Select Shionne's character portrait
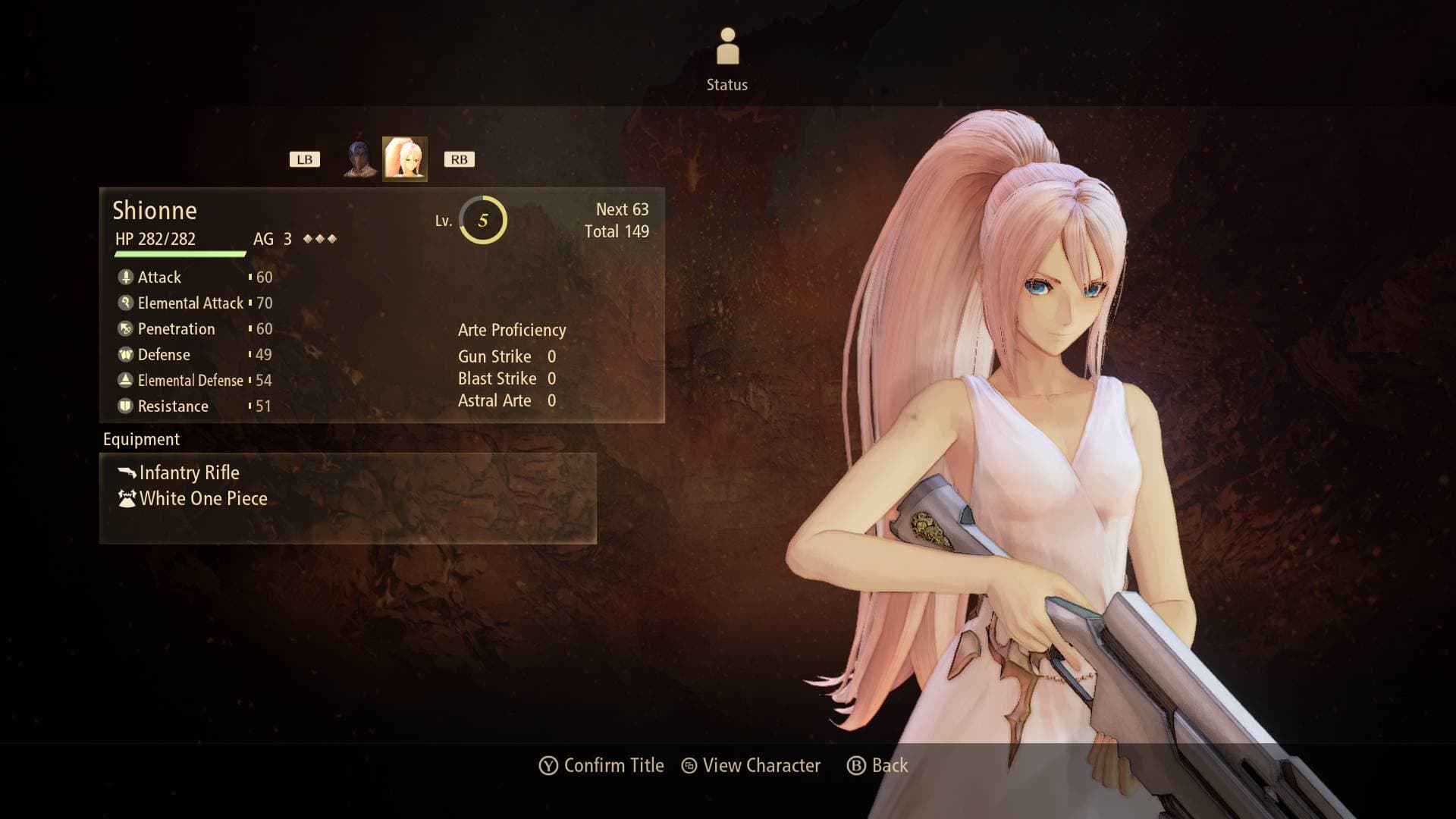The image size is (1456, 819). click(405, 159)
